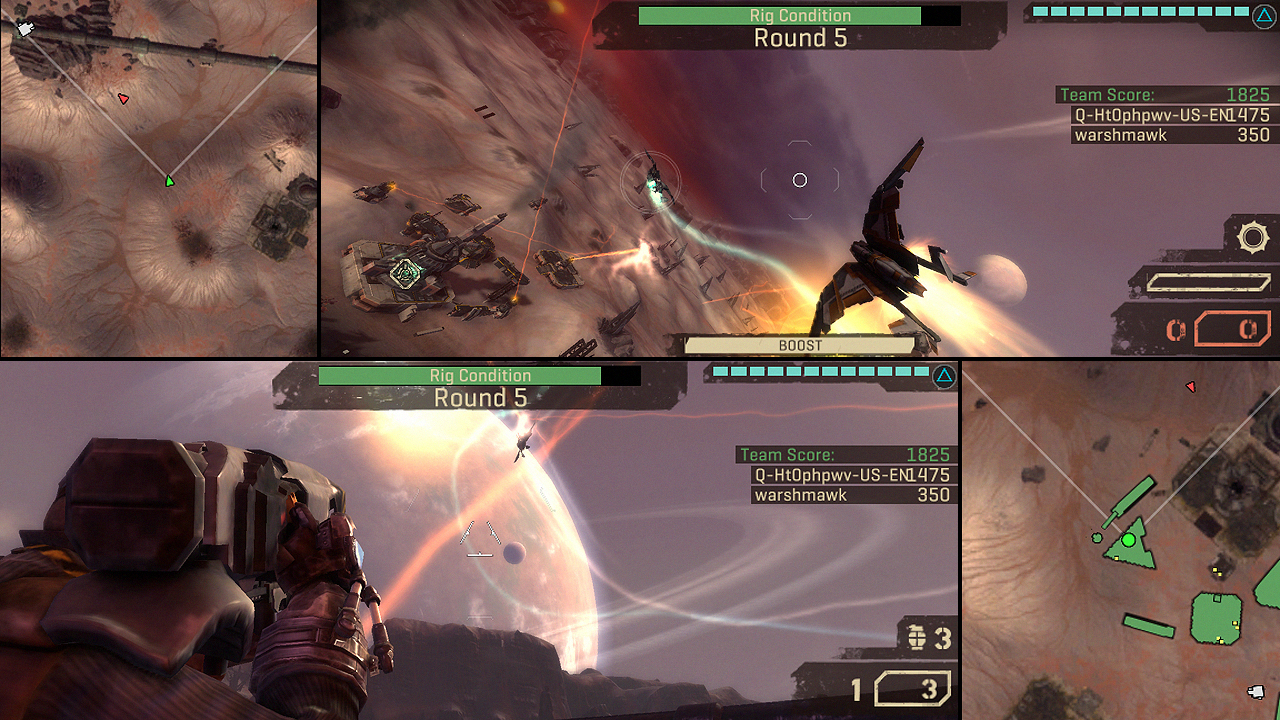This screenshot has width=1280, height=720.
Task: Click the minimap showing the long bridge structure
Action: point(158,178)
